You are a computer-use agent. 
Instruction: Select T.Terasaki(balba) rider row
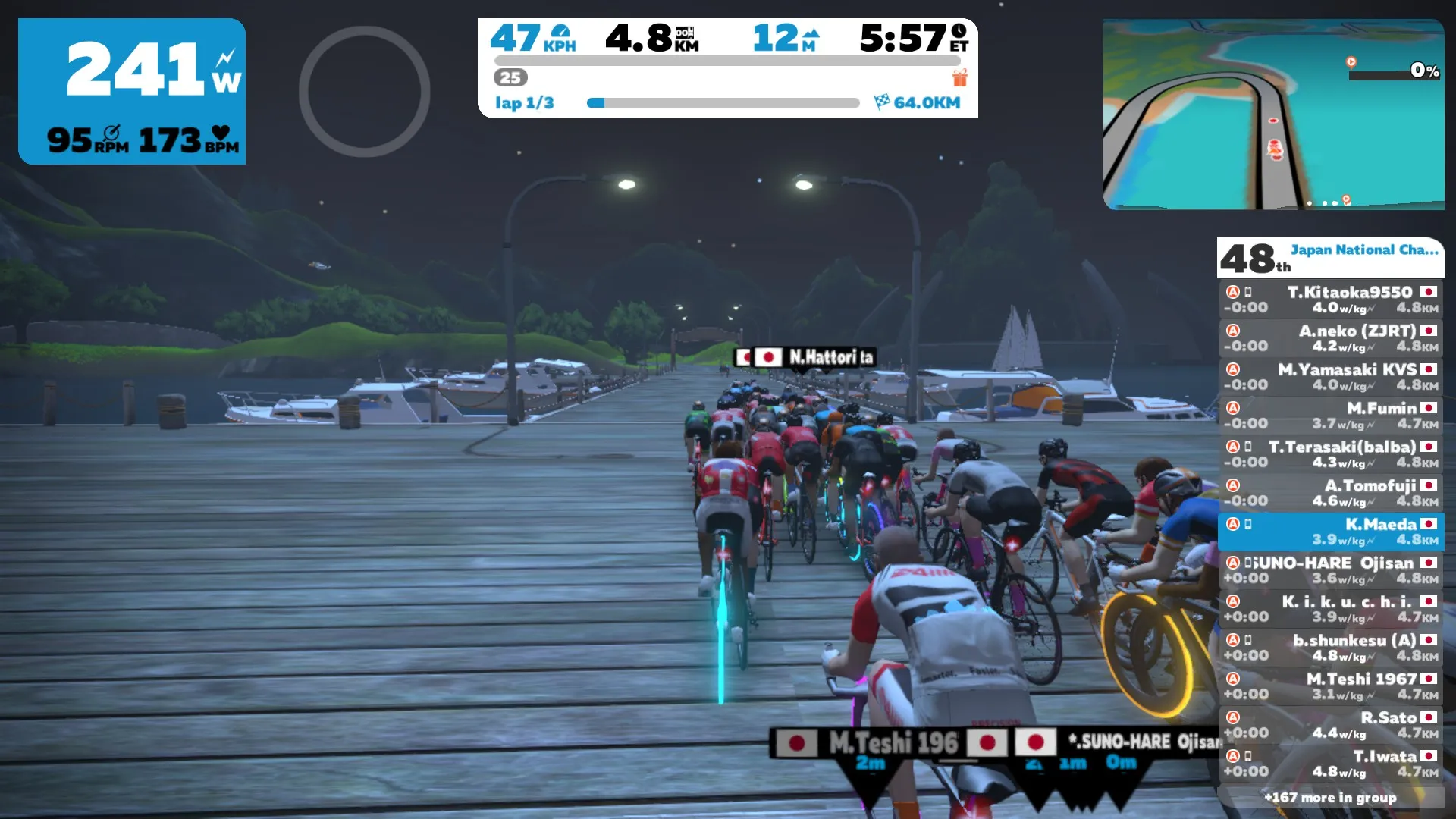click(x=1331, y=454)
